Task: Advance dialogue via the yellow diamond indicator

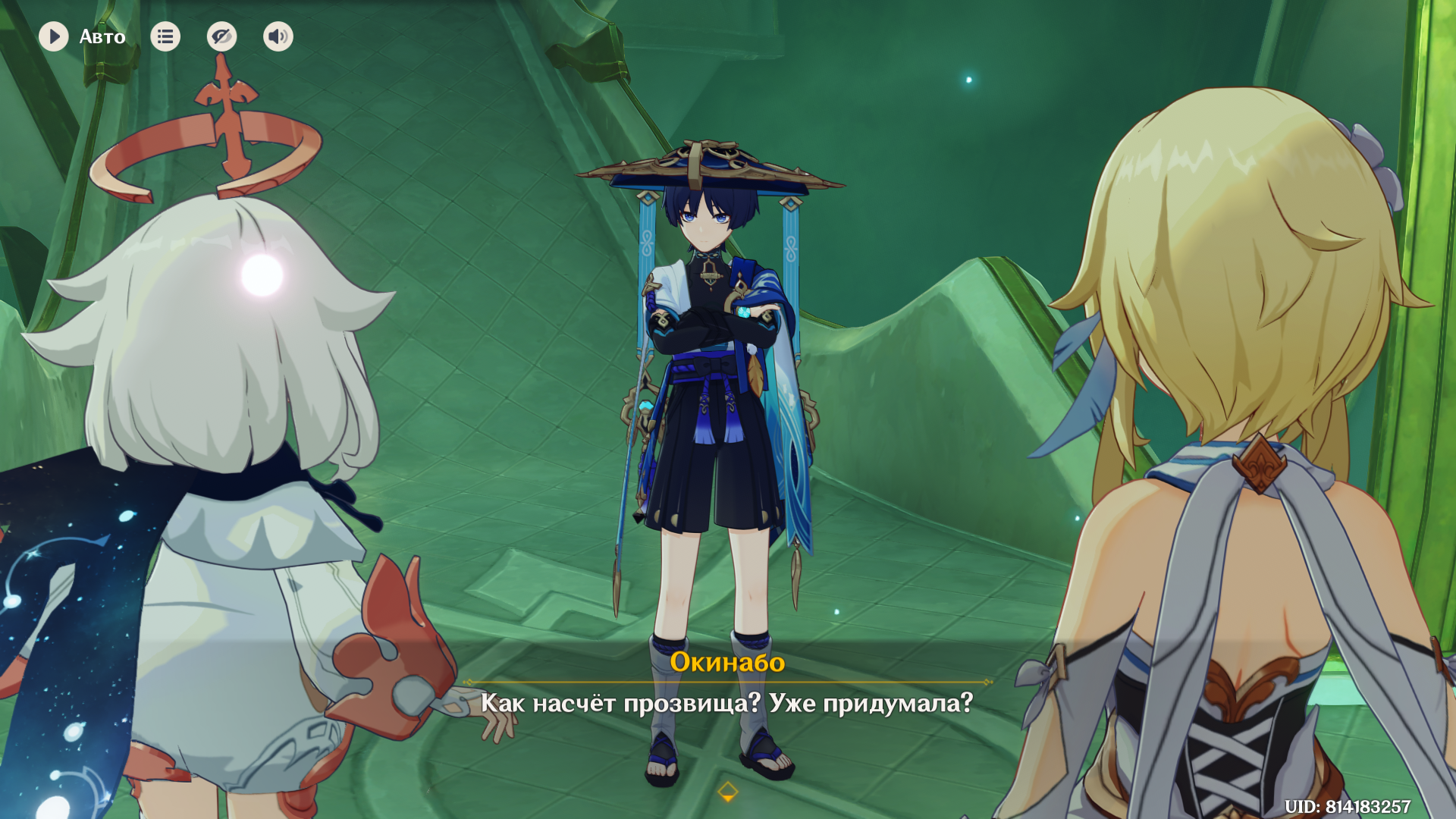Action: coord(727,792)
